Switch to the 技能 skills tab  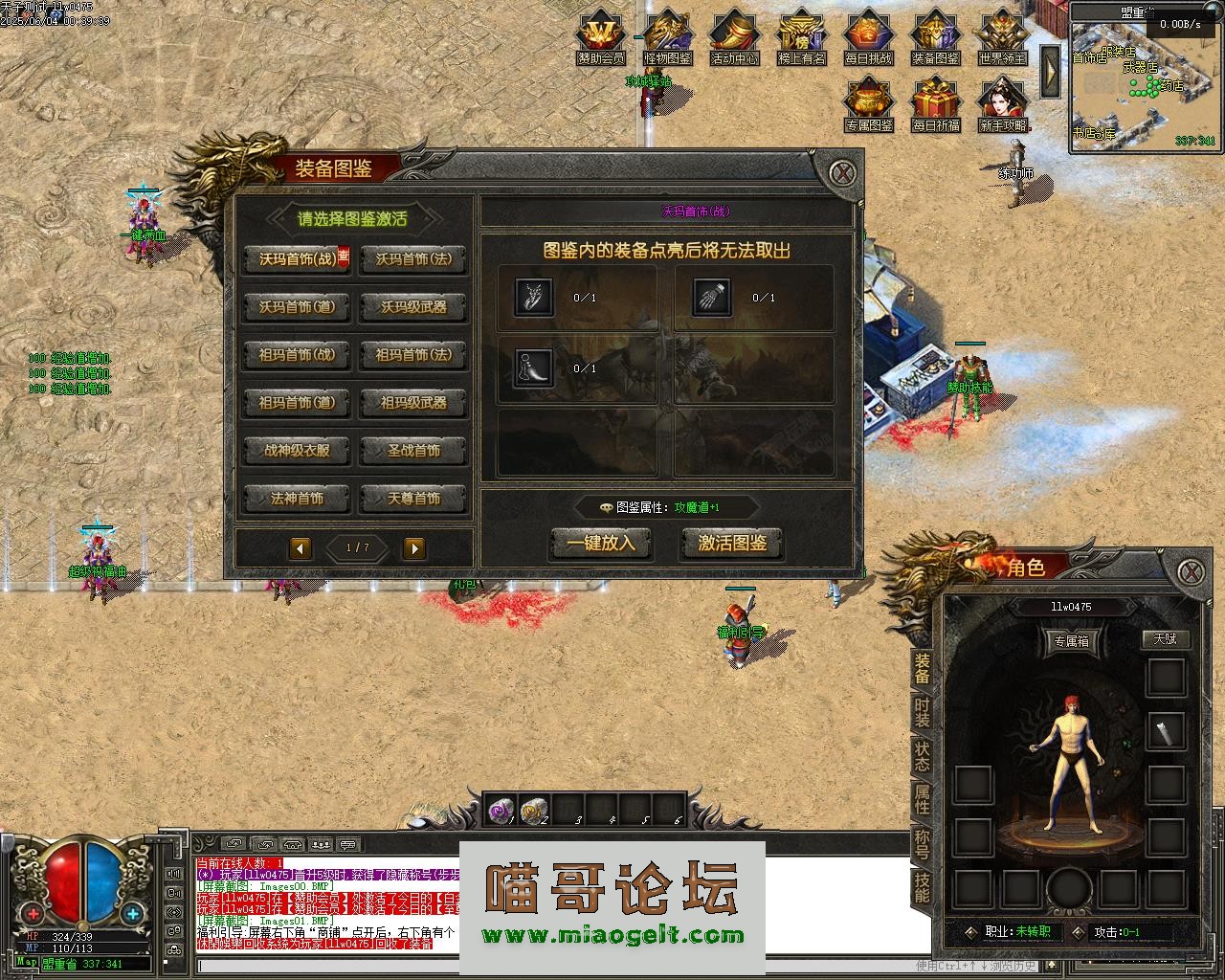922,888
